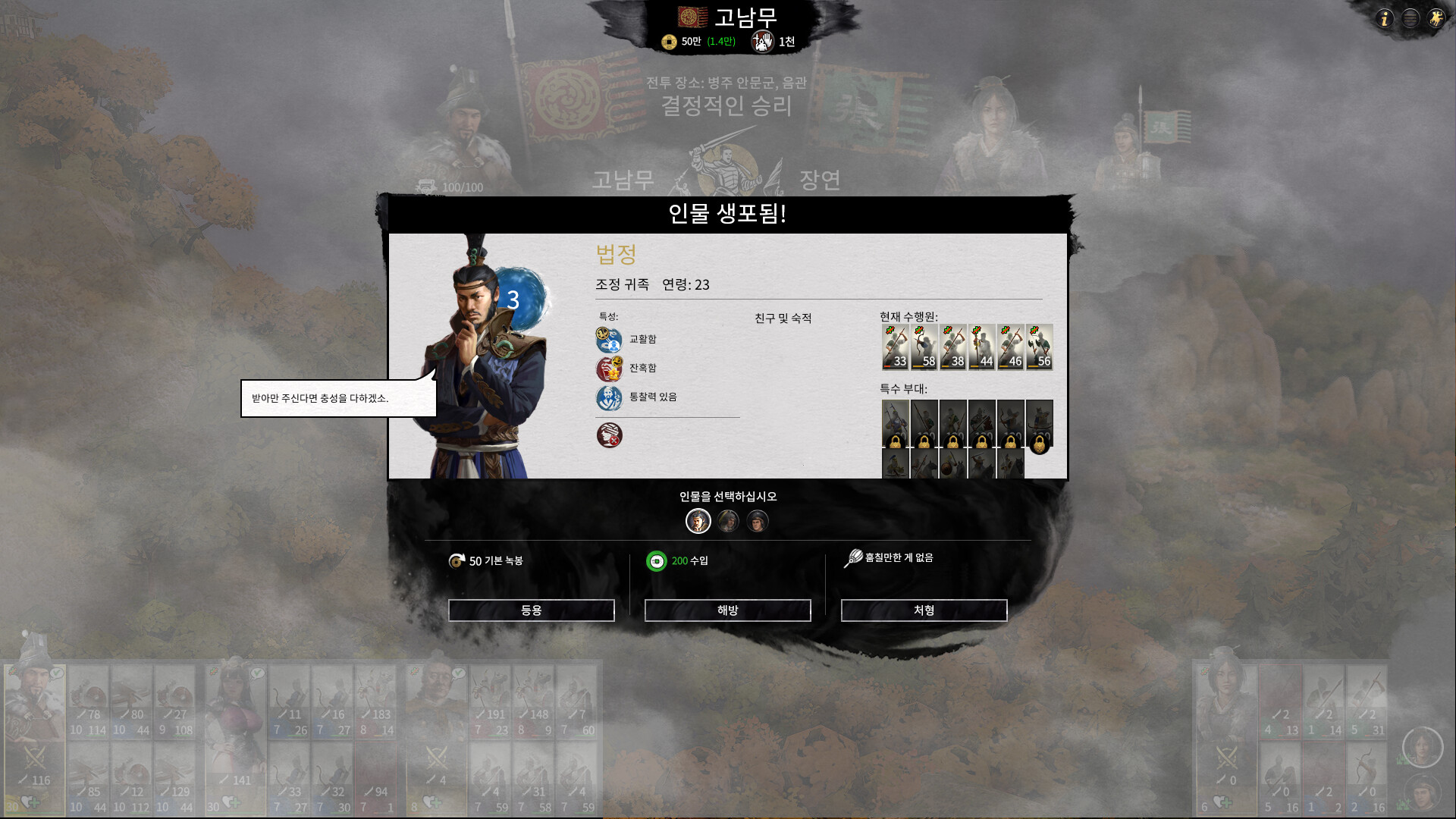Execute the captive with the 처형 button

point(924,610)
